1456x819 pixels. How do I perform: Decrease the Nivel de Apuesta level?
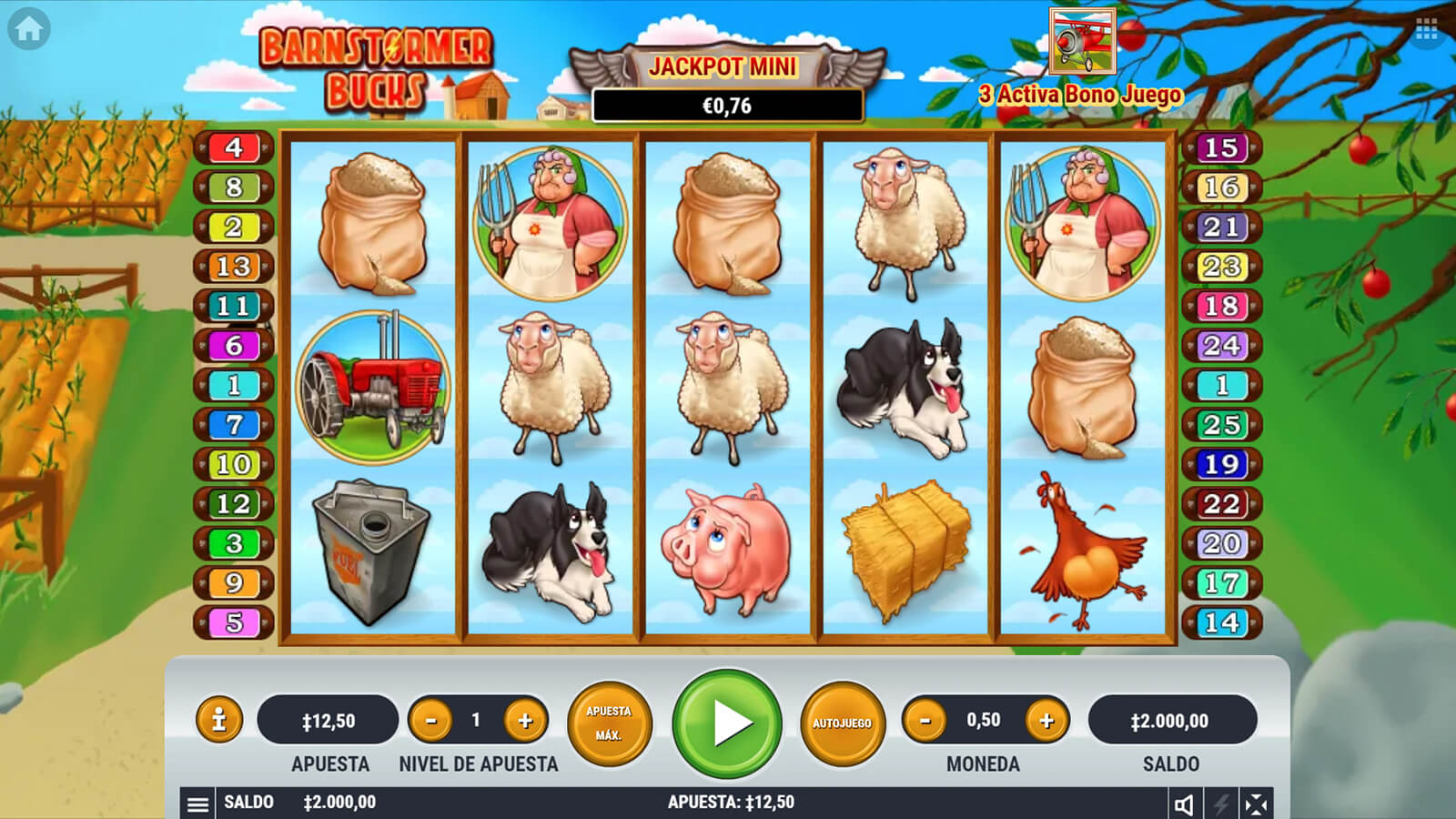tap(431, 721)
